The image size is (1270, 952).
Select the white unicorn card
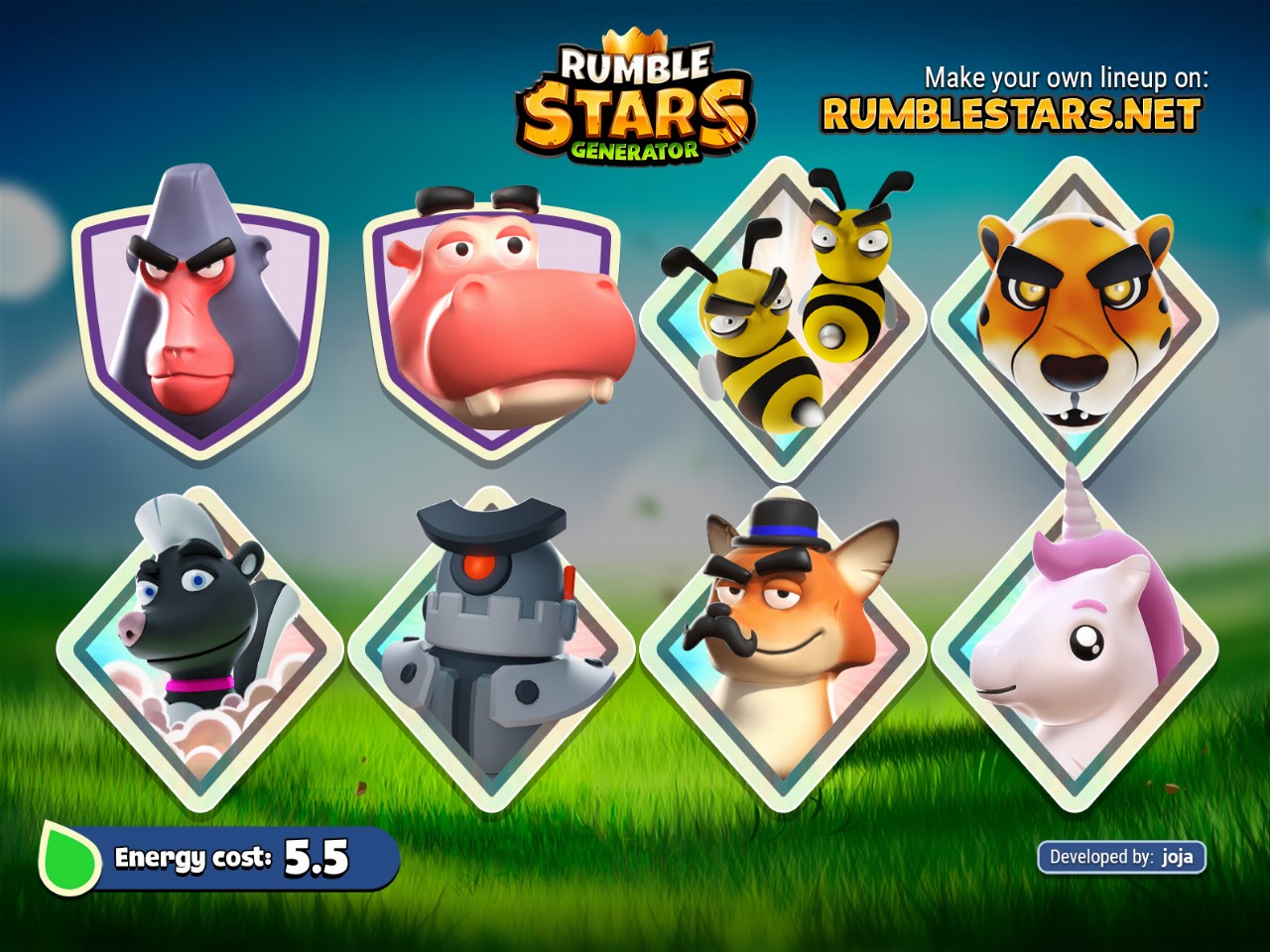coord(1075,647)
